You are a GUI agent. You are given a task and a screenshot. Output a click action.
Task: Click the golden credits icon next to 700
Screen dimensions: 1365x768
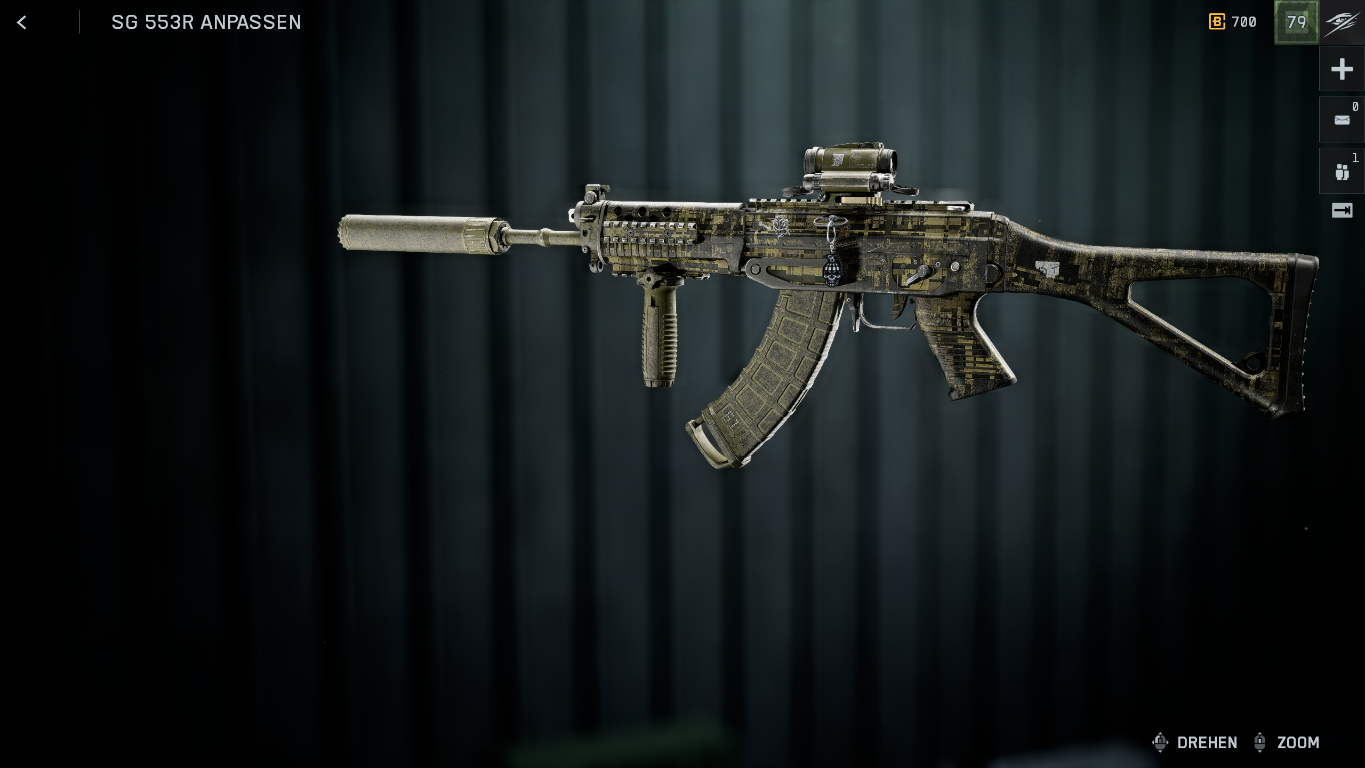click(1217, 22)
